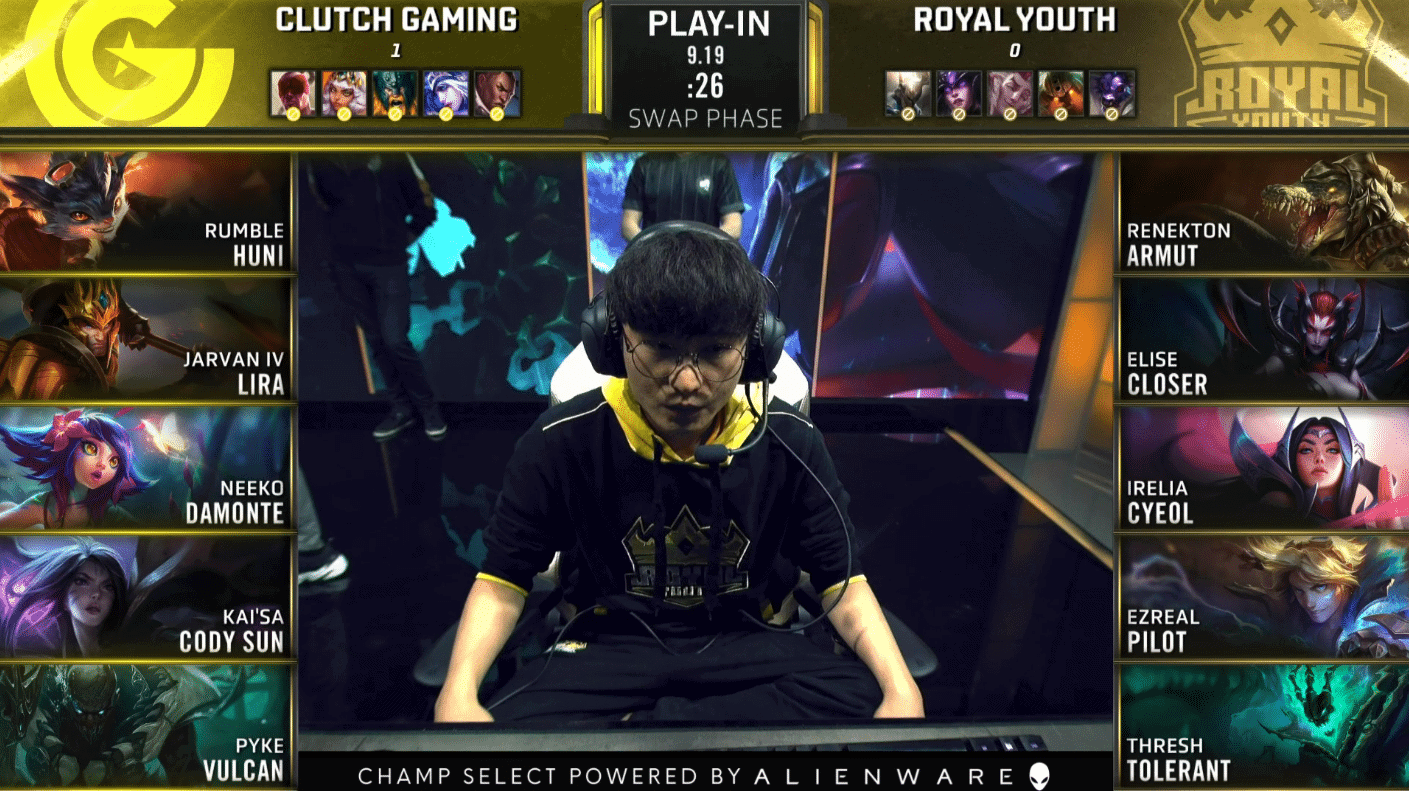Click the Alienware alien head icon
The image size is (1409, 791).
(1039, 773)
